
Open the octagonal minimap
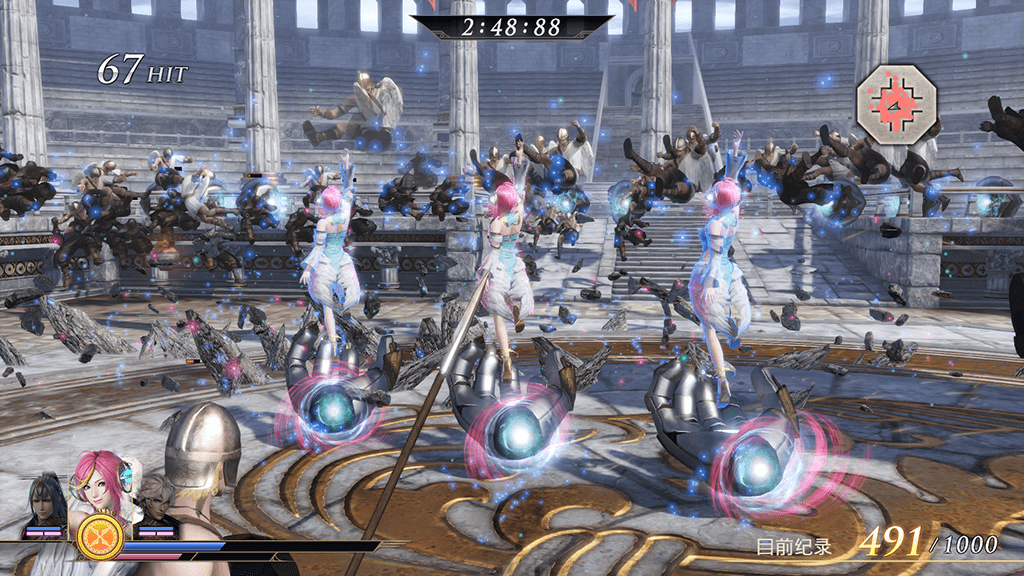pyautogui.click(x=896, y=103)
